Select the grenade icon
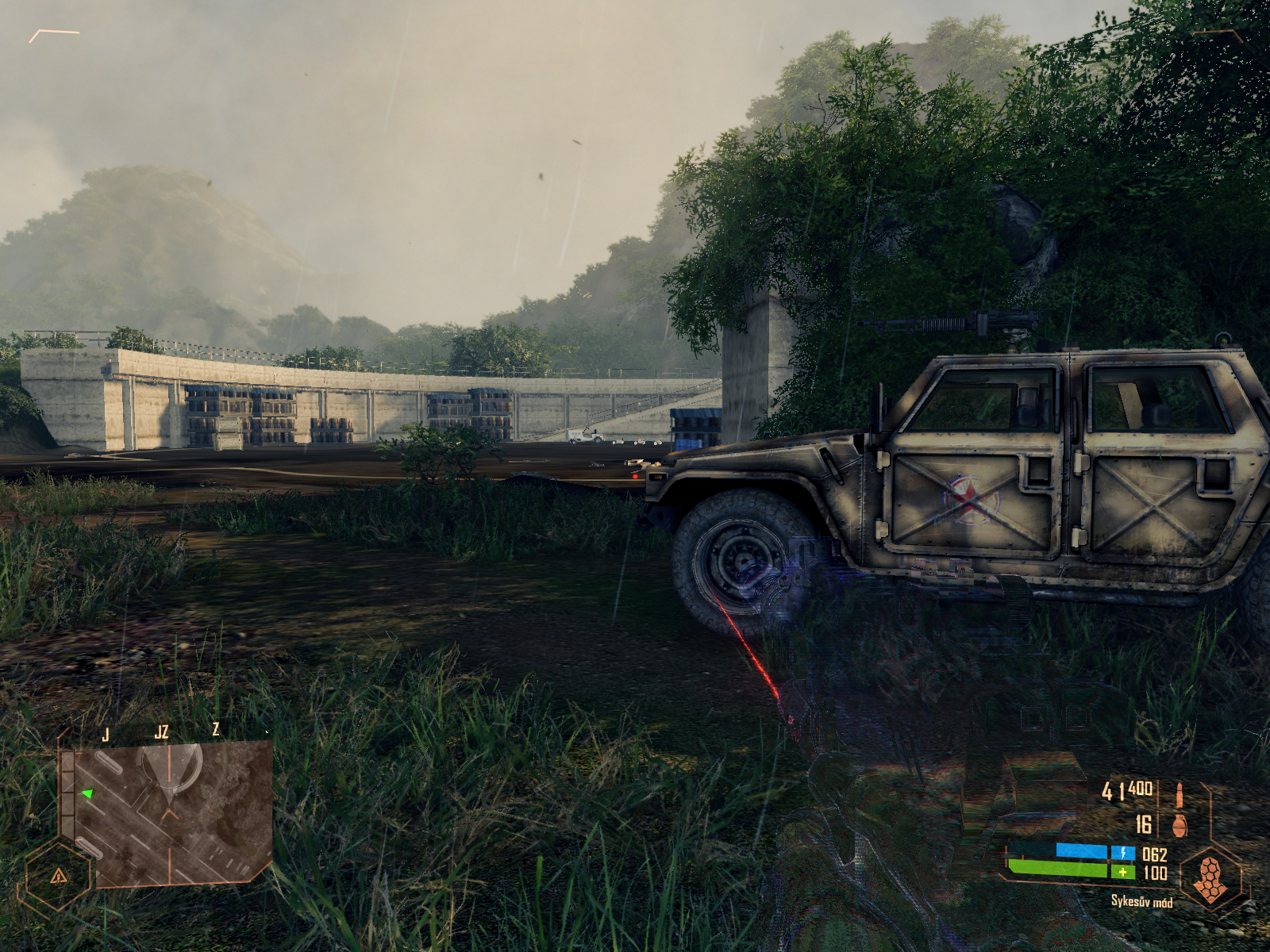1270x952 pixels. (1180, 826)
